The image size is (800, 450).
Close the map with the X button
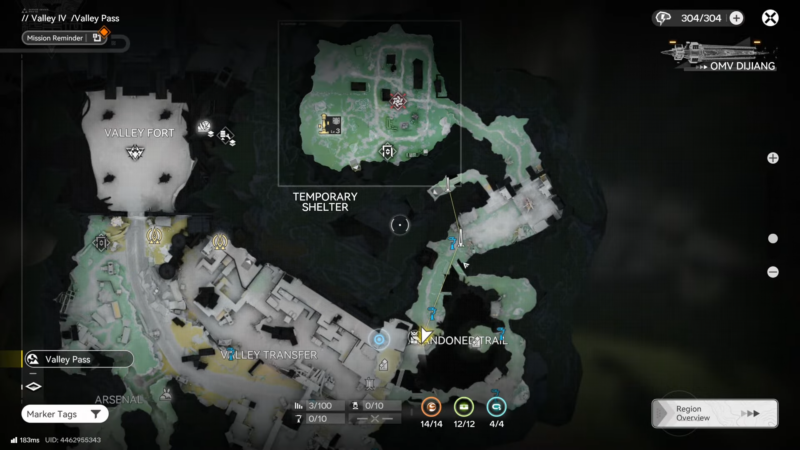pos(770,17)
